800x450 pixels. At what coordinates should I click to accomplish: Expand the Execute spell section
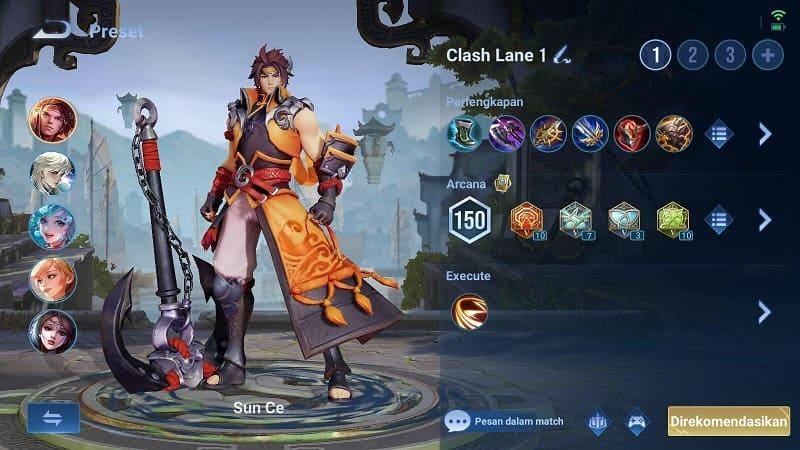pos(765,312)
